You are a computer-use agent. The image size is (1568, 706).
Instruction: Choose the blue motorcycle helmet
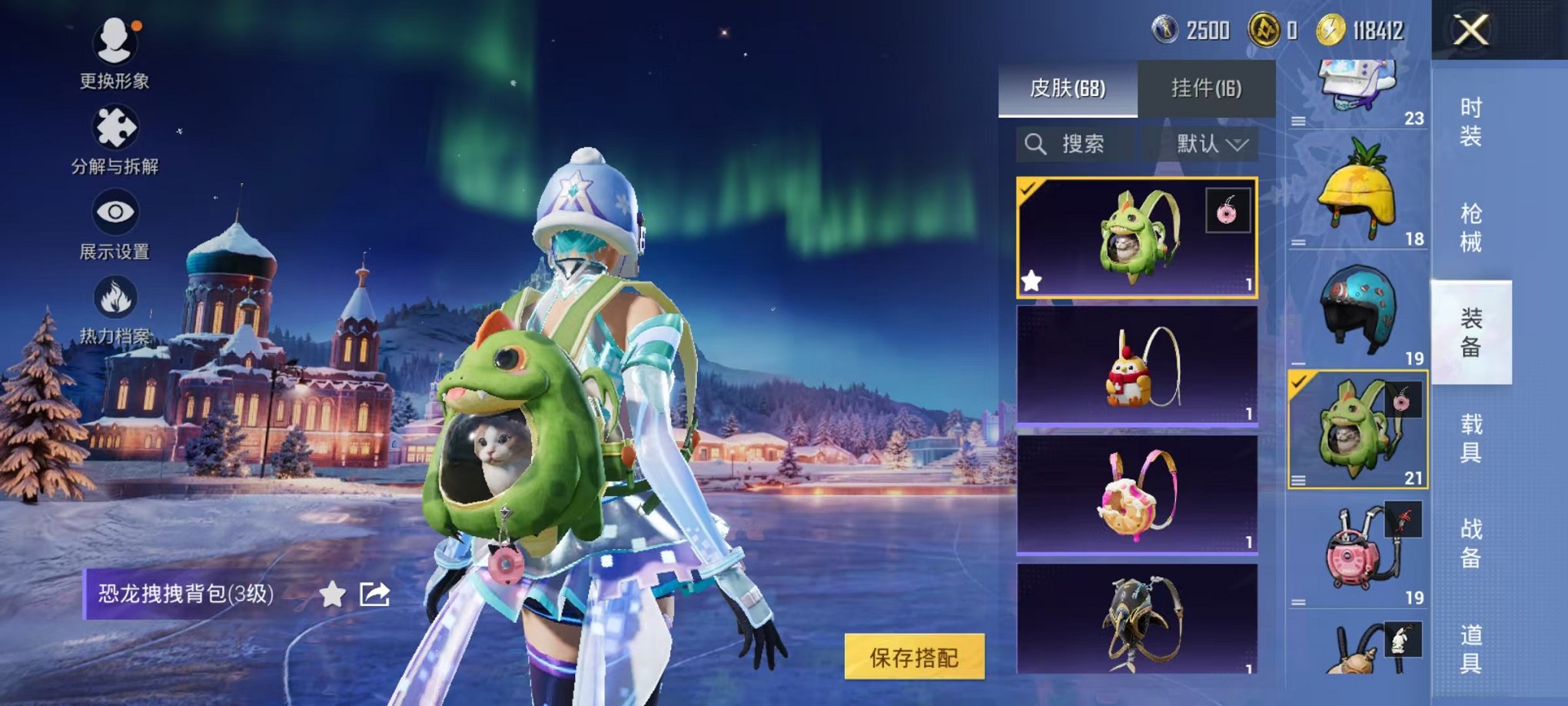(1357, 309)
